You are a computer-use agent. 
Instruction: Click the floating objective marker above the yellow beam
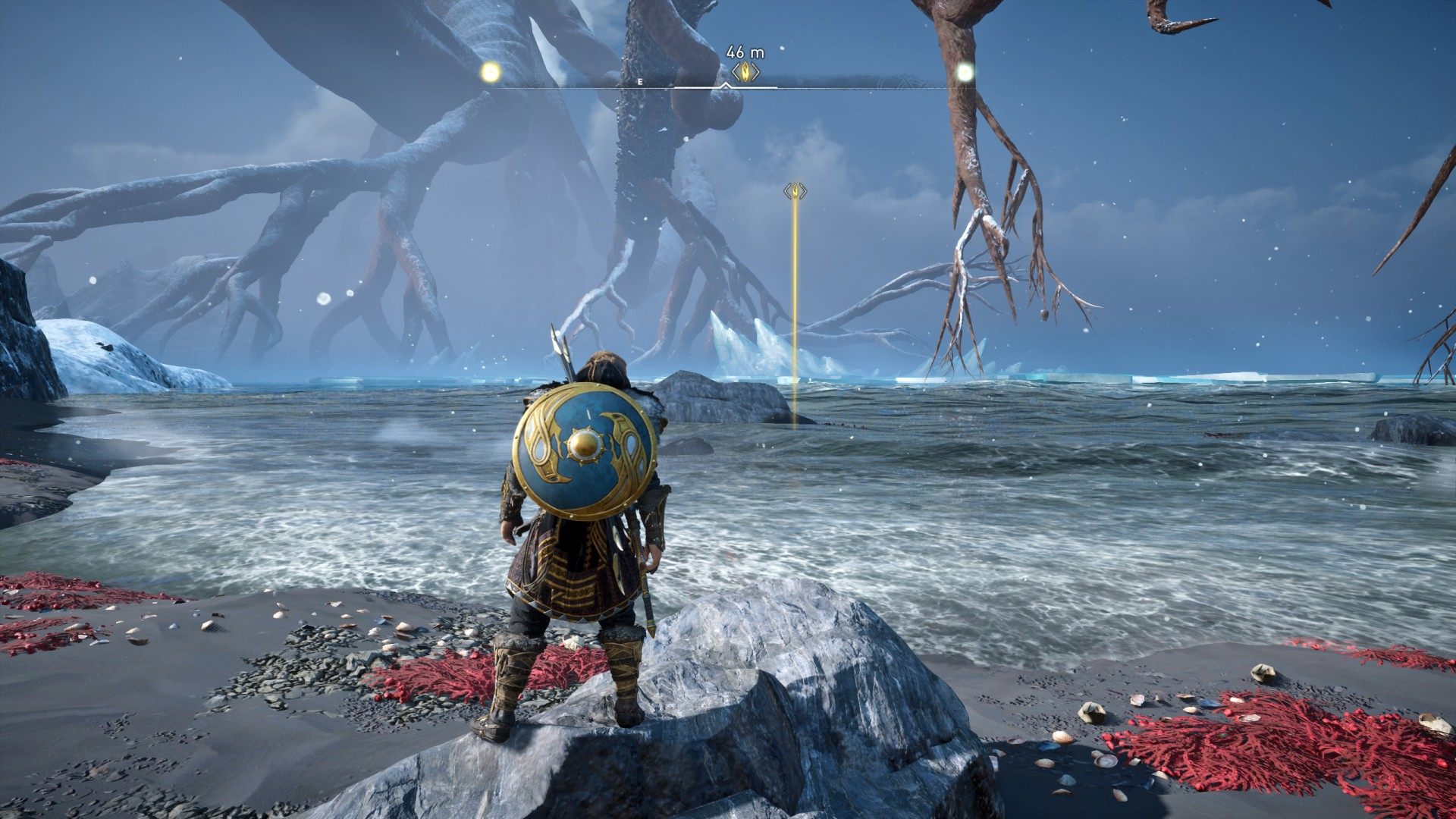click(795, 190)
